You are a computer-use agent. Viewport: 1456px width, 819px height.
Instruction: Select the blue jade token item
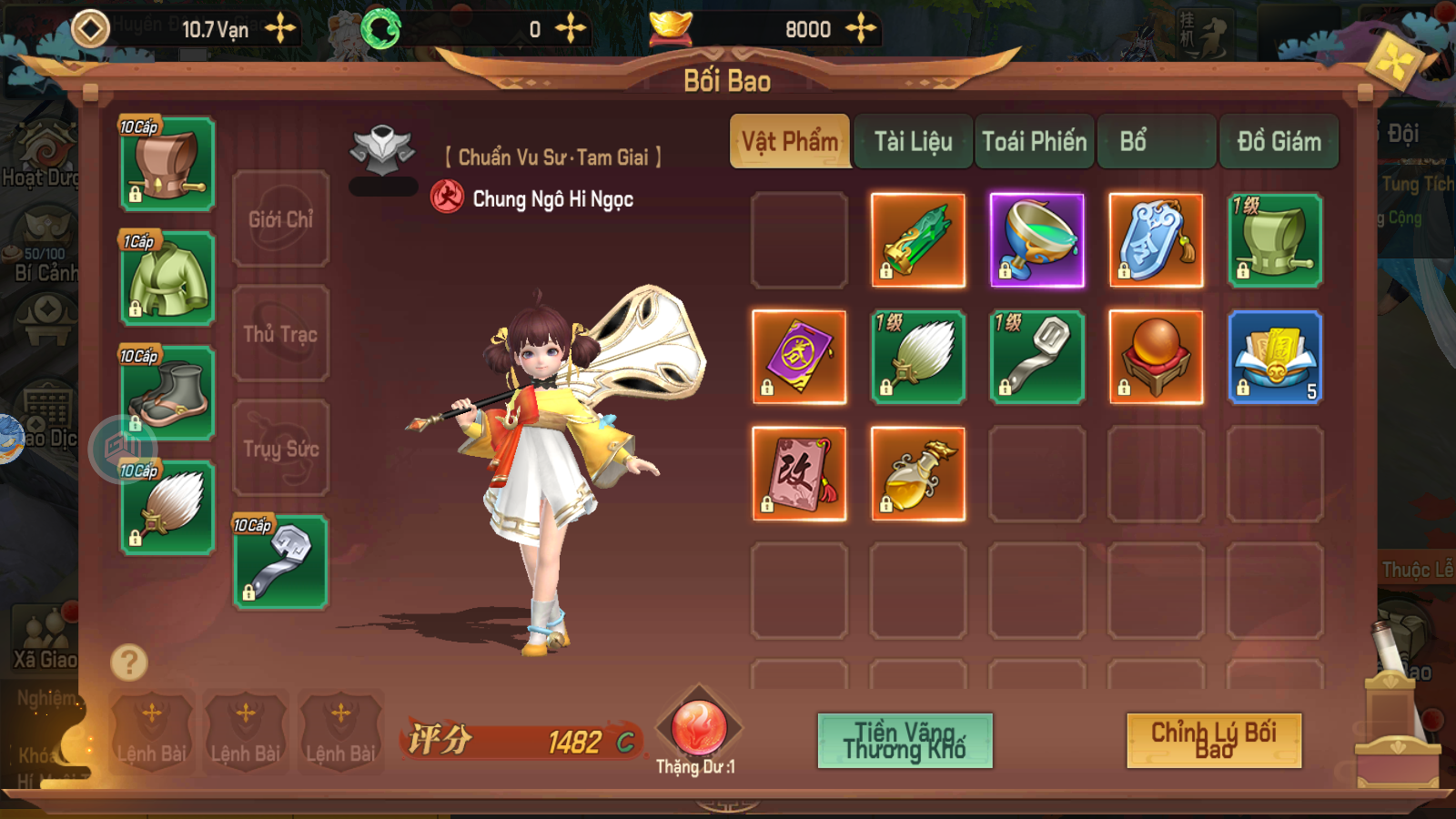[1156, 241]
